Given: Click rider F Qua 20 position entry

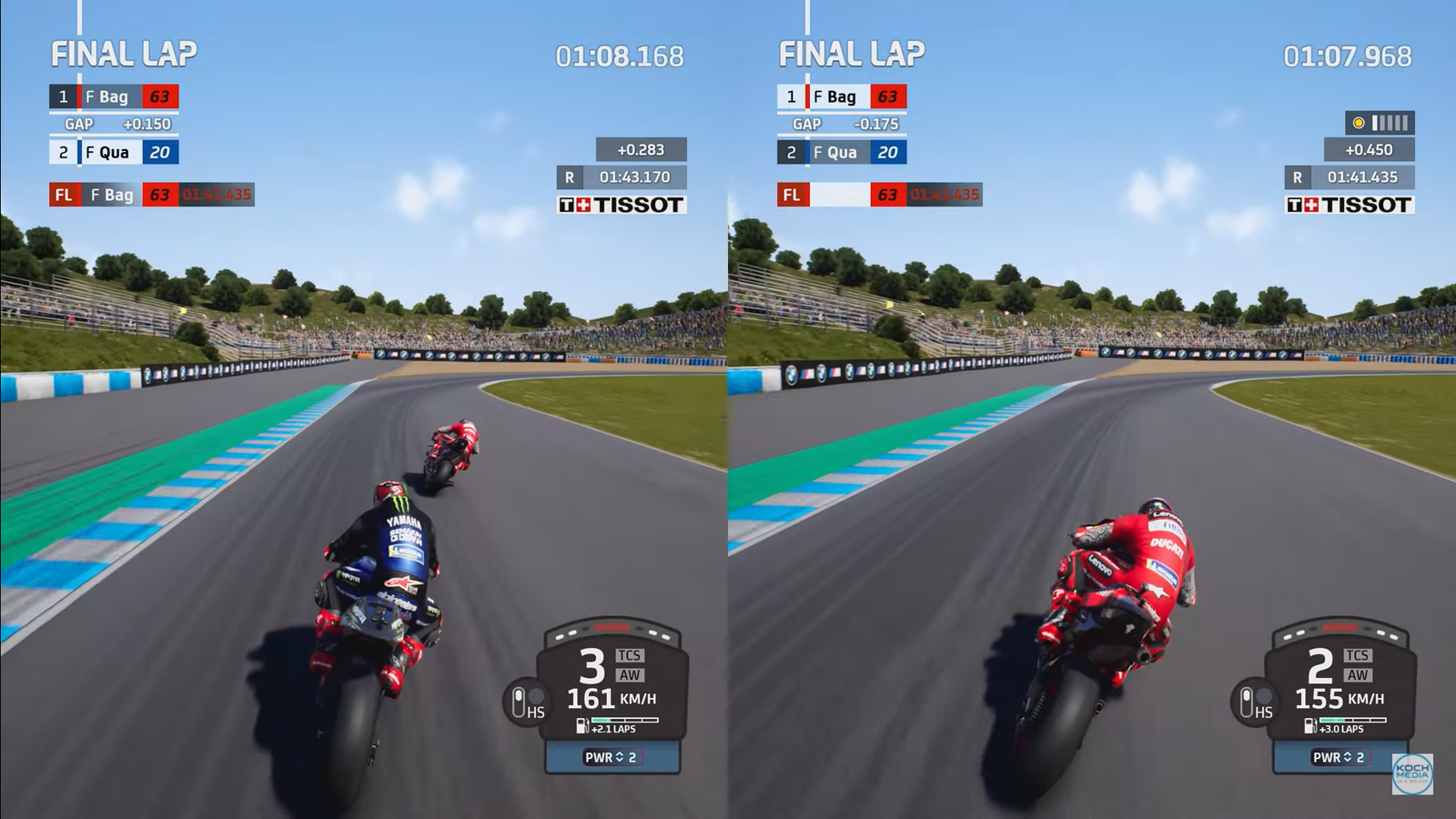Looking at the screenshot, I should point(113,152).
